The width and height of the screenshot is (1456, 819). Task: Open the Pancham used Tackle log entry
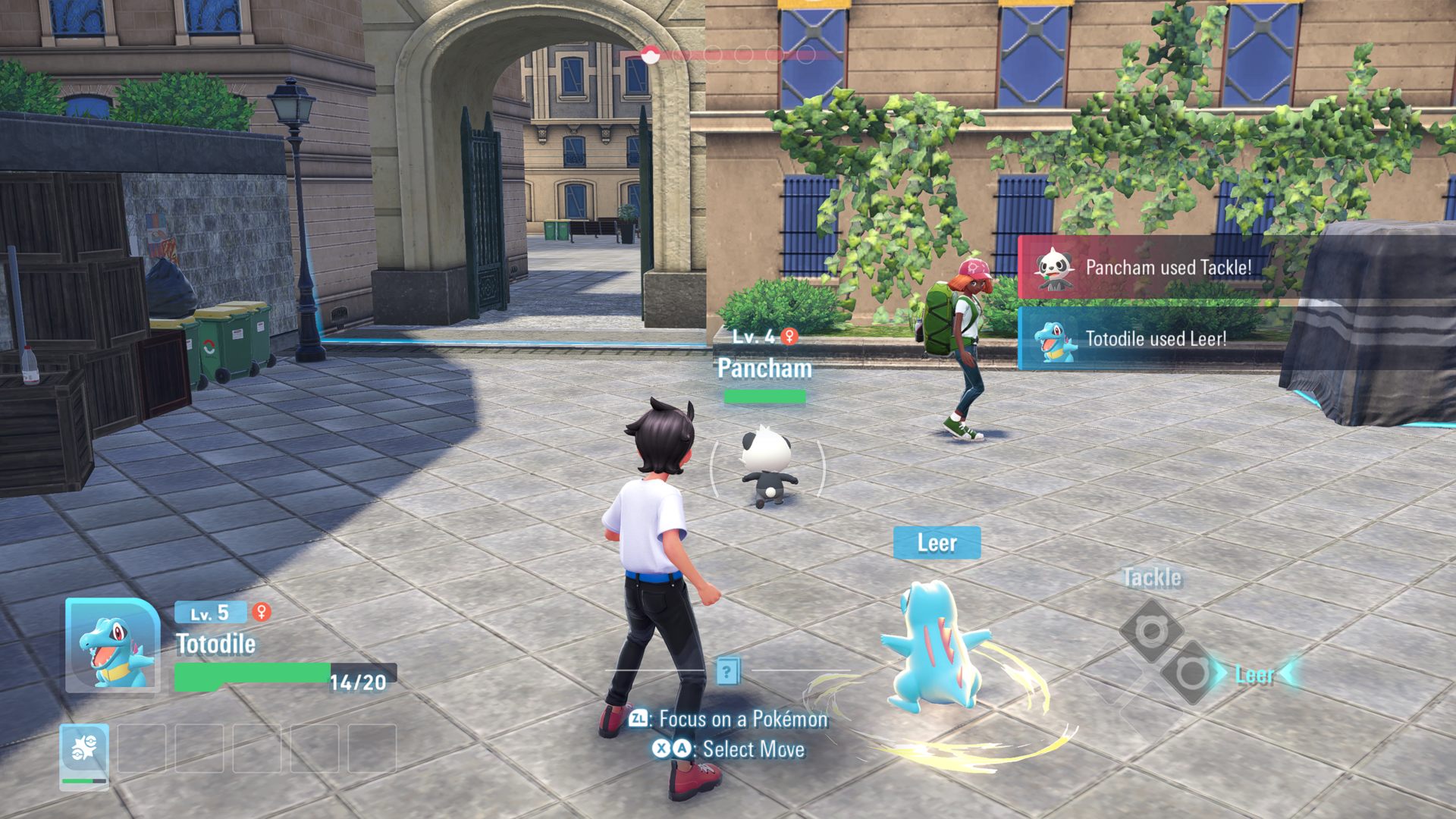1168,268
